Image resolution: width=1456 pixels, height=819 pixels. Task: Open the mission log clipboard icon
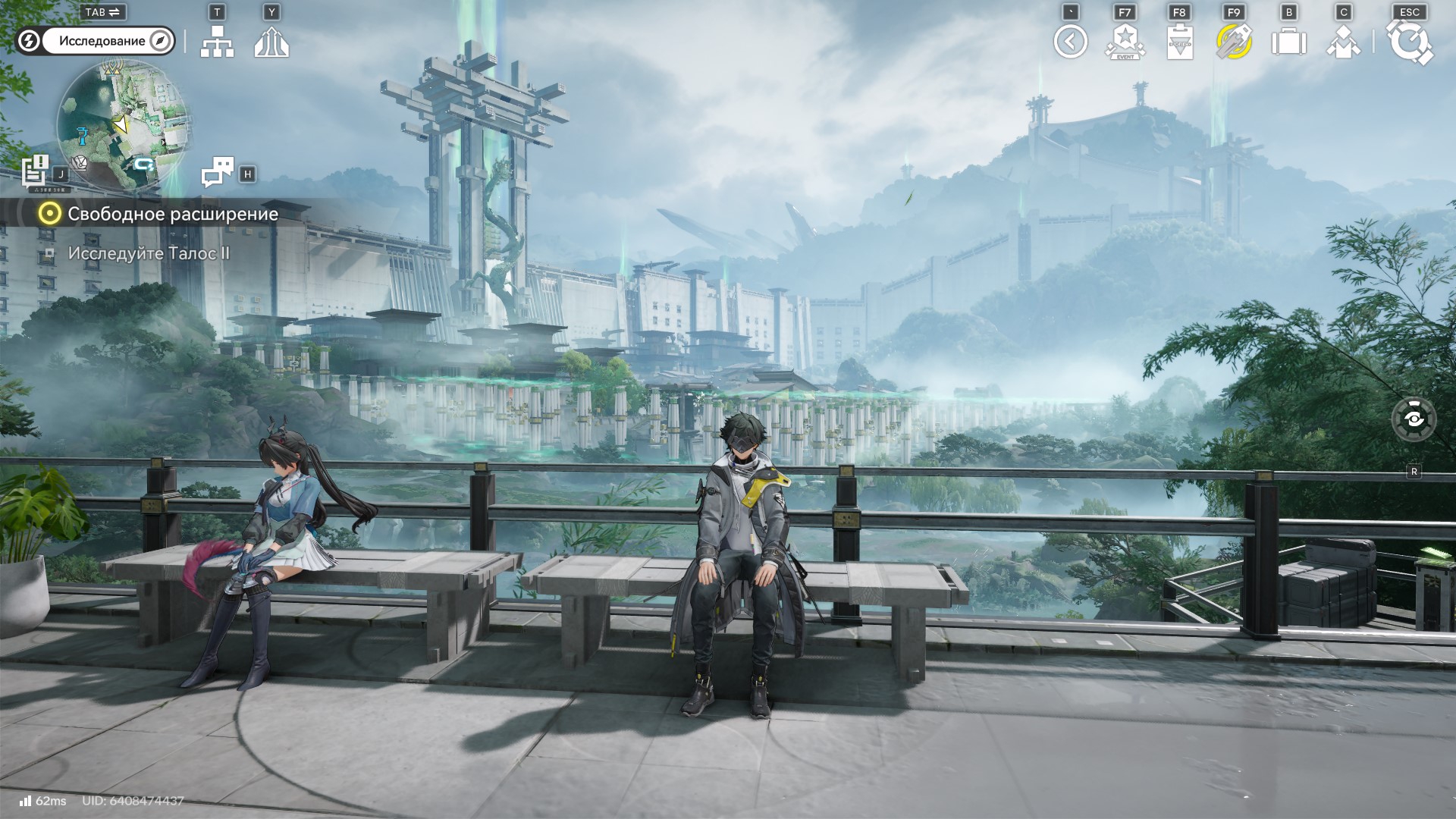[35, 171]
